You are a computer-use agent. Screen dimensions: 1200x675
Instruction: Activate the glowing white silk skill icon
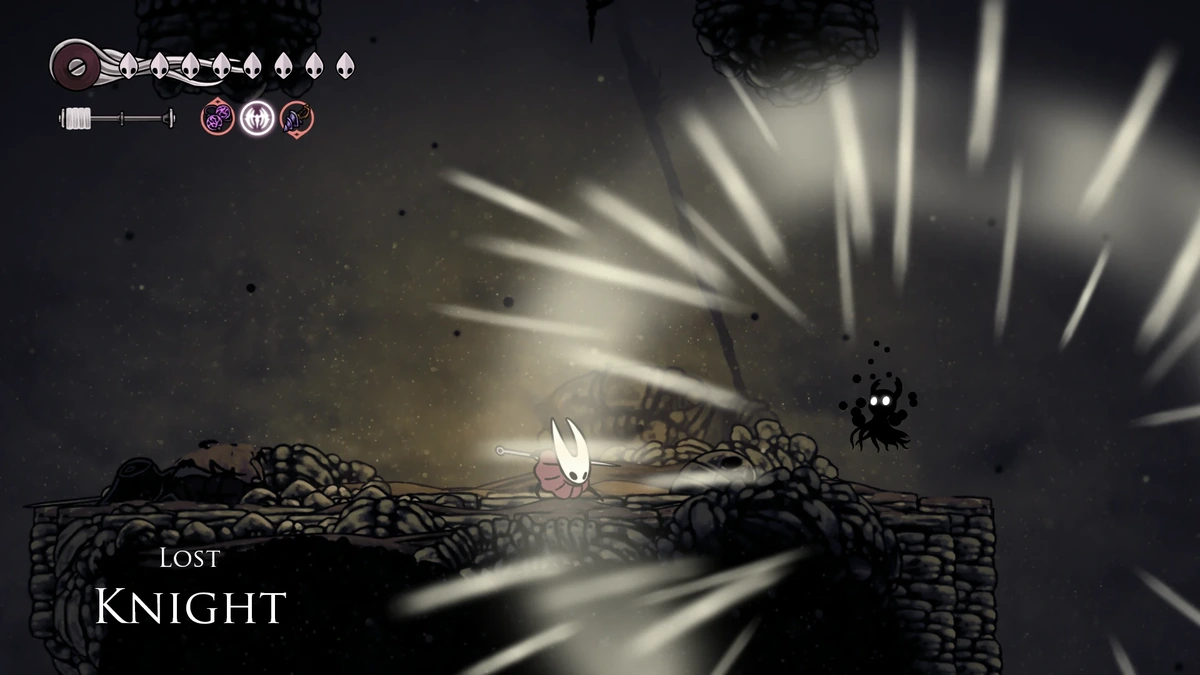pyautogui.click(x=256, y=119)
